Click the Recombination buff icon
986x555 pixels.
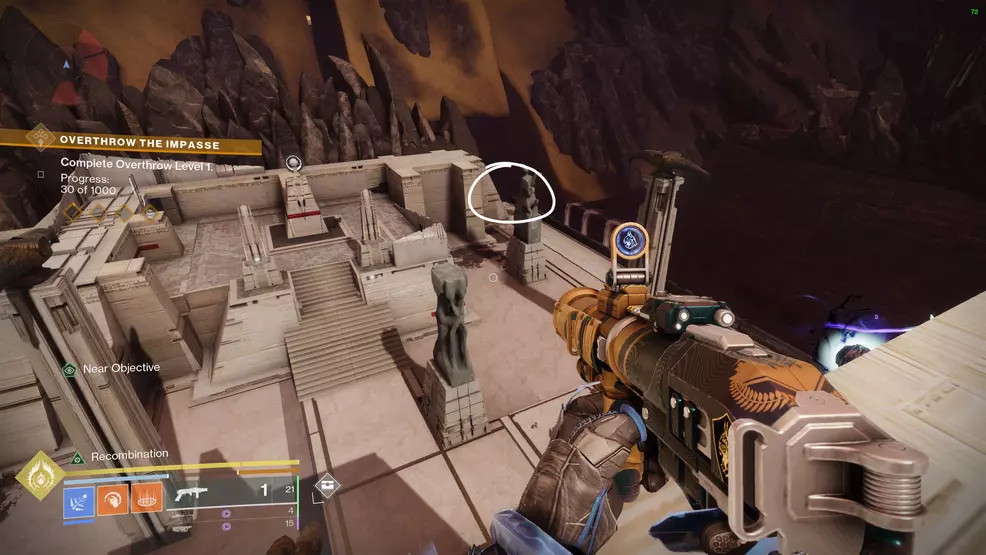coord(76,458)
